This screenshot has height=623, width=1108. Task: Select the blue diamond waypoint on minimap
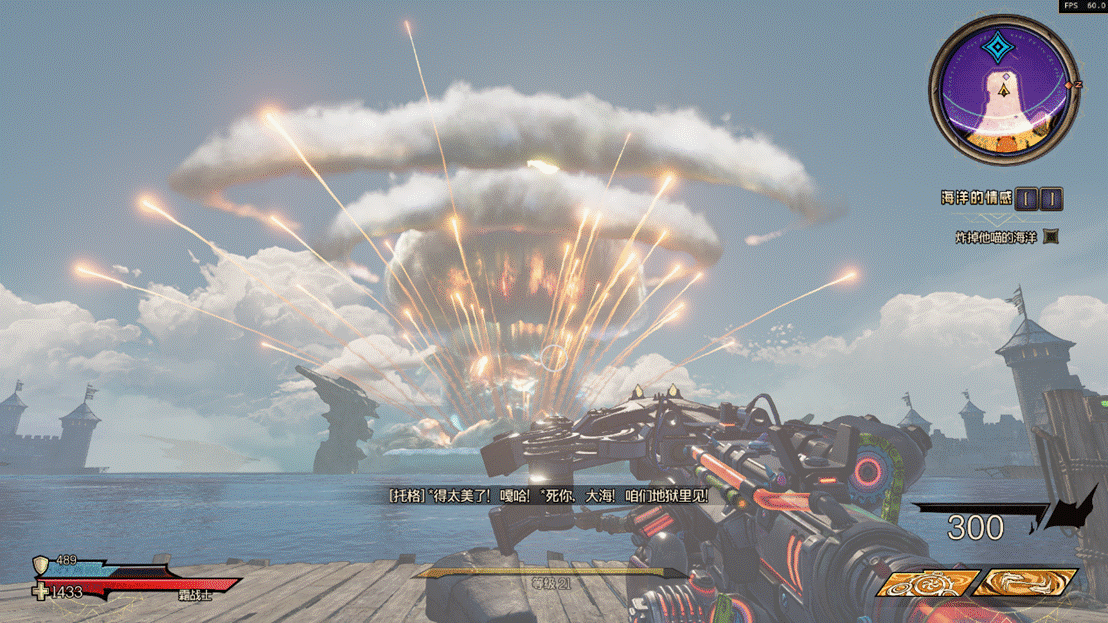pyautogui.click(x=997, y=48)
